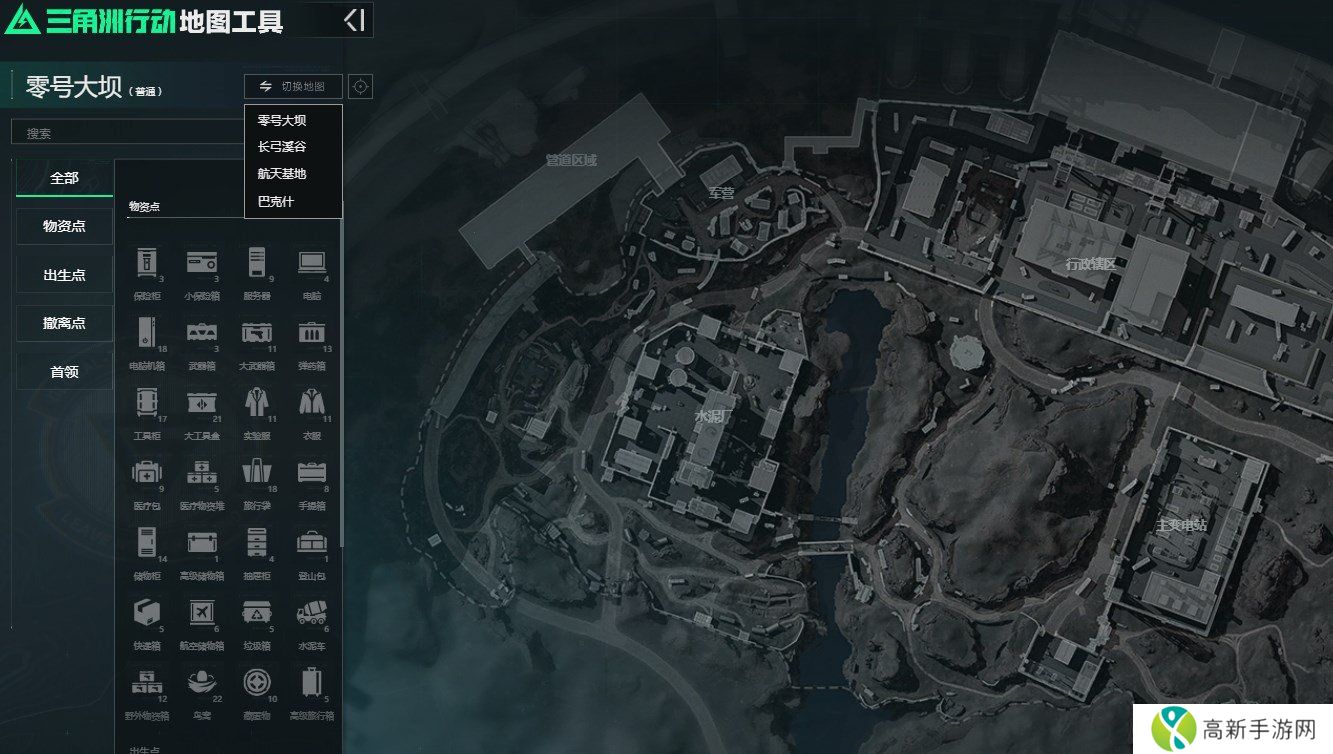This screenshot has width=1333, height=754.
Task: Choose 长弓溪谷 from the map list
Action: tap(282, 147)
